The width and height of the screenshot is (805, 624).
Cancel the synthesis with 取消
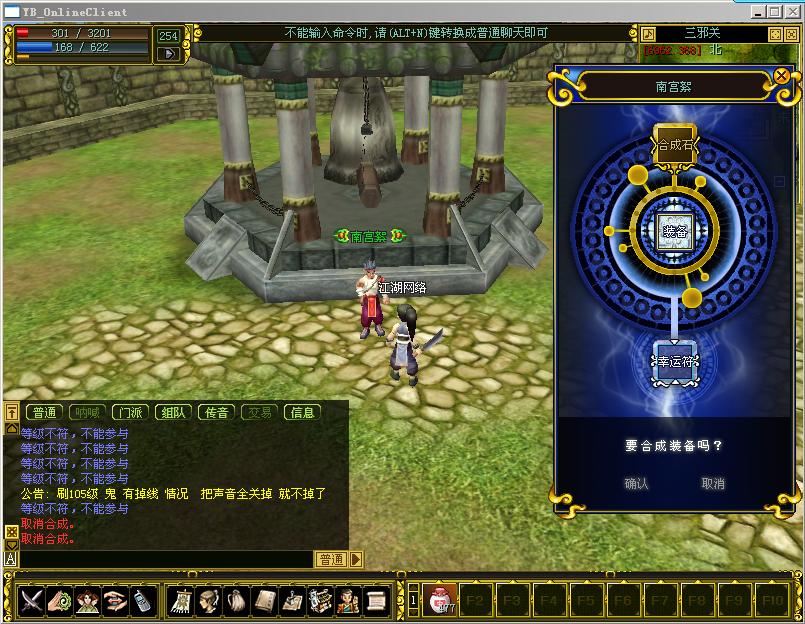point(713,483)
